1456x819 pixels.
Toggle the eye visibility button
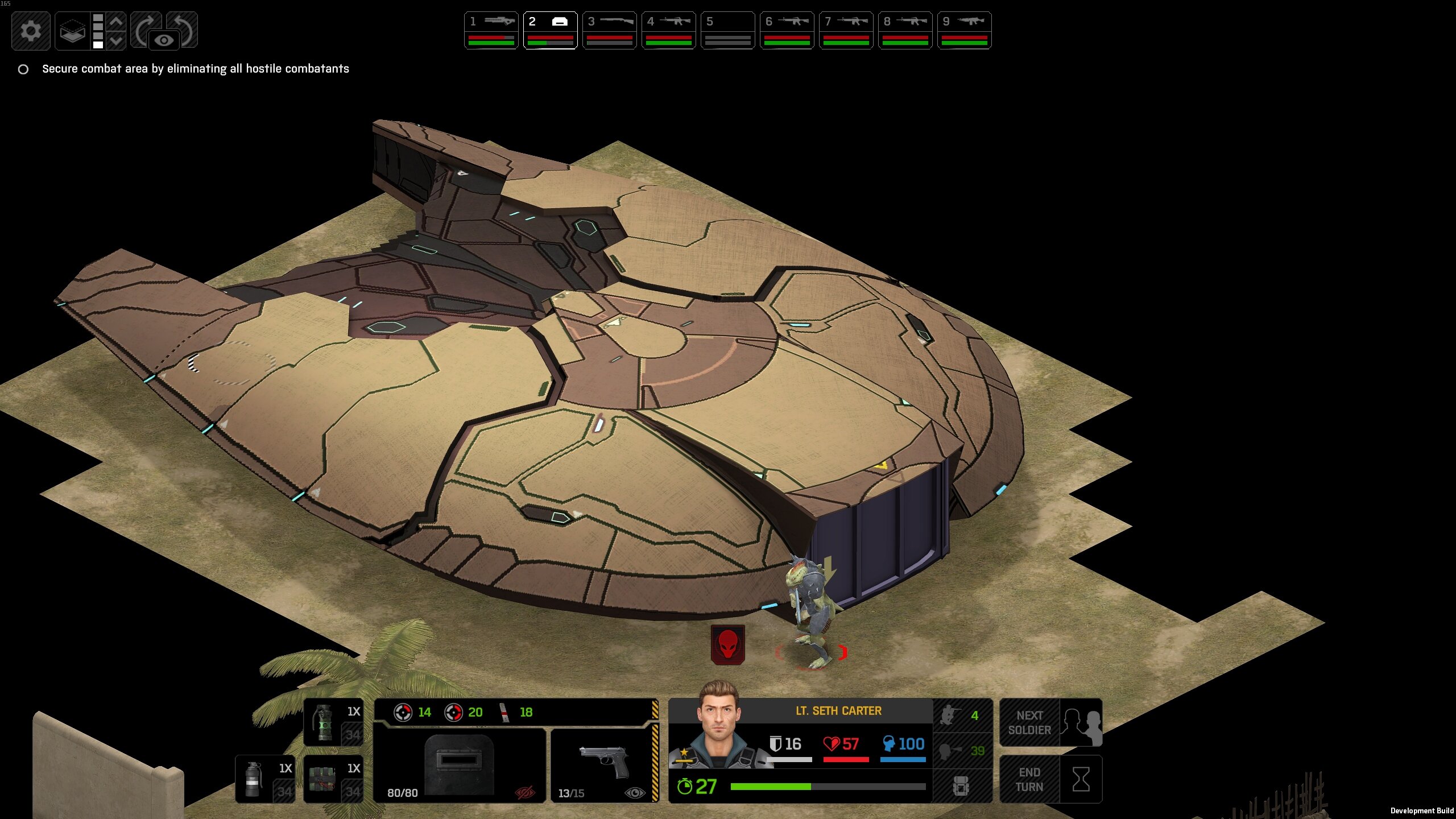[164, 40]
